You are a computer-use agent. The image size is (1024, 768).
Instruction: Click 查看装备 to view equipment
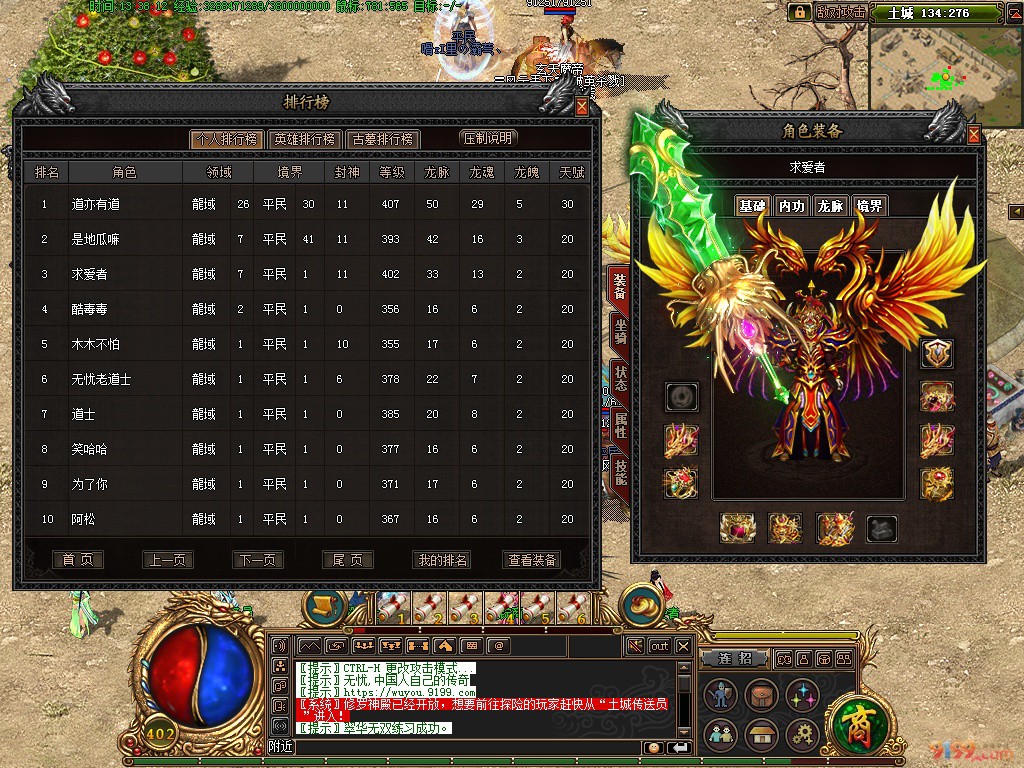tap(532, 560)
